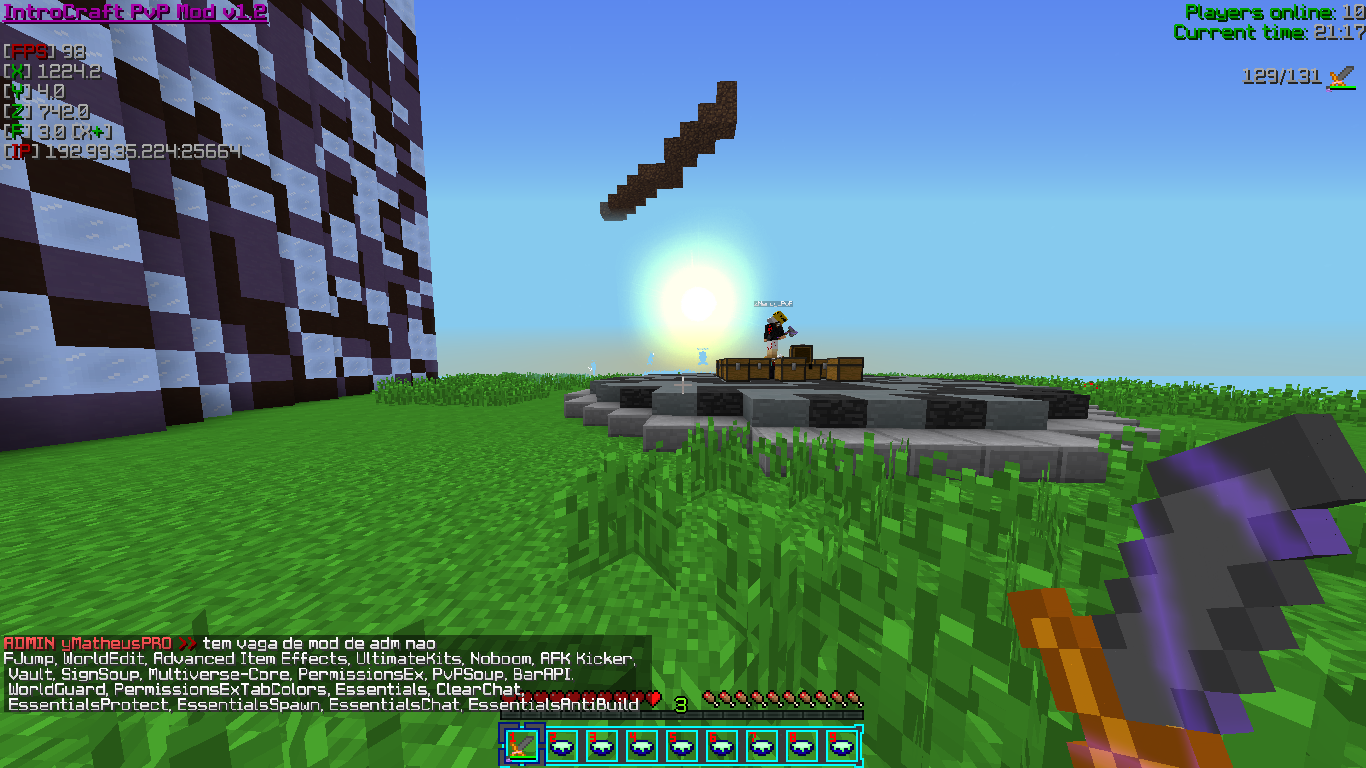Choose the soup bowl numbered 5
Screen dimensions: 1366x768
coord(682,745)
